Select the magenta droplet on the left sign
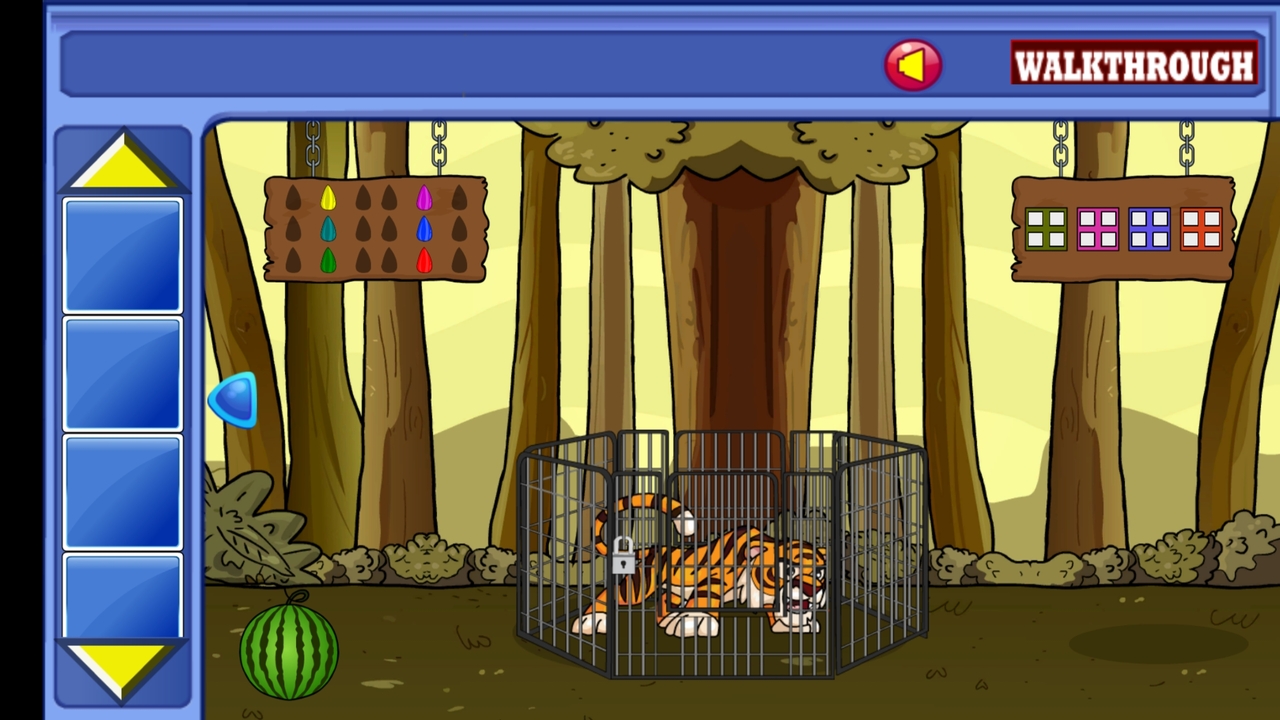 pos(423,196)
